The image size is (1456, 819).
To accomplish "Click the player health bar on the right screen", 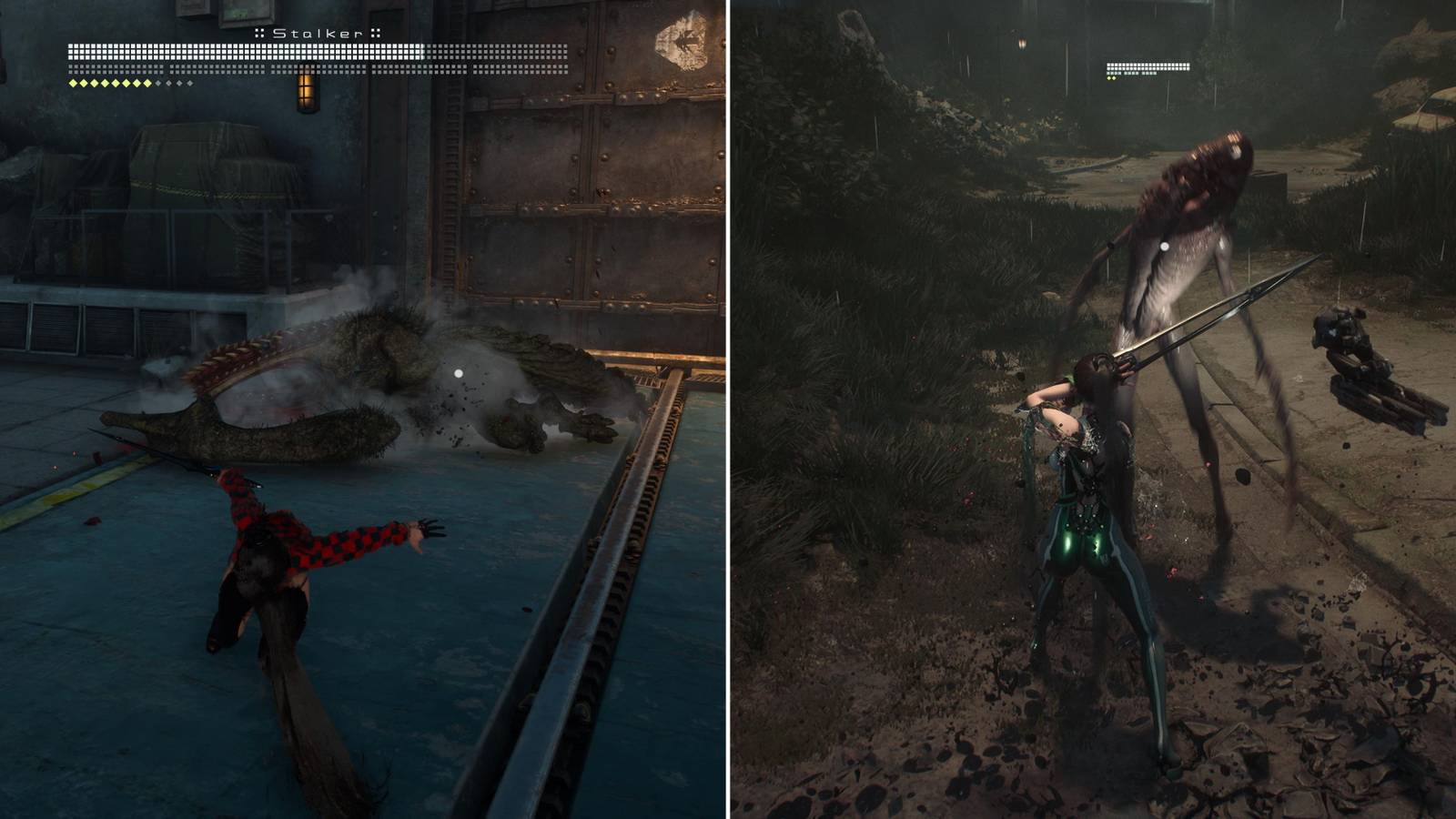I will click(1149, 66).
